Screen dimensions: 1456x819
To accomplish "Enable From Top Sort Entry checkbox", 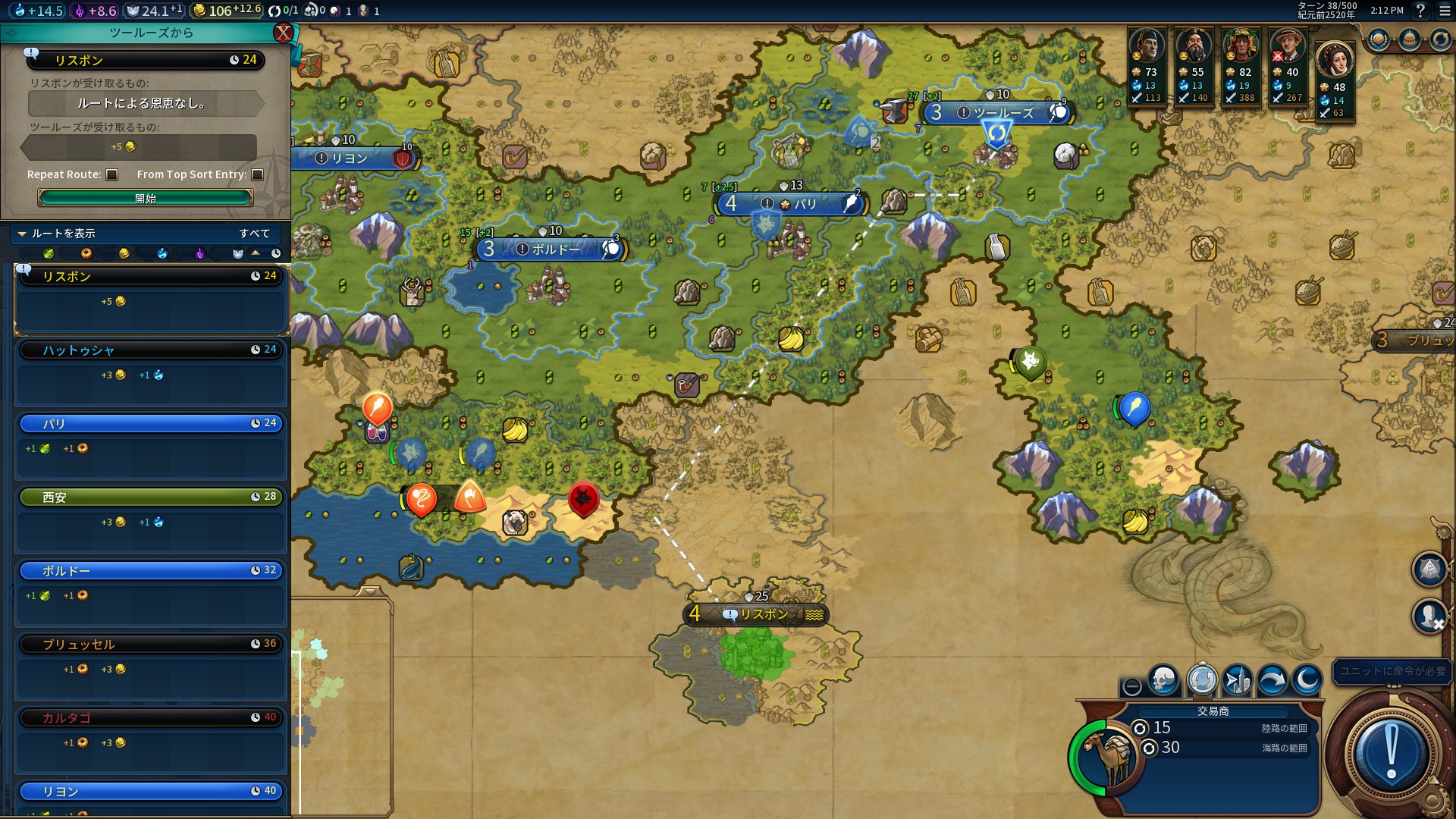I will pos(258,174).
